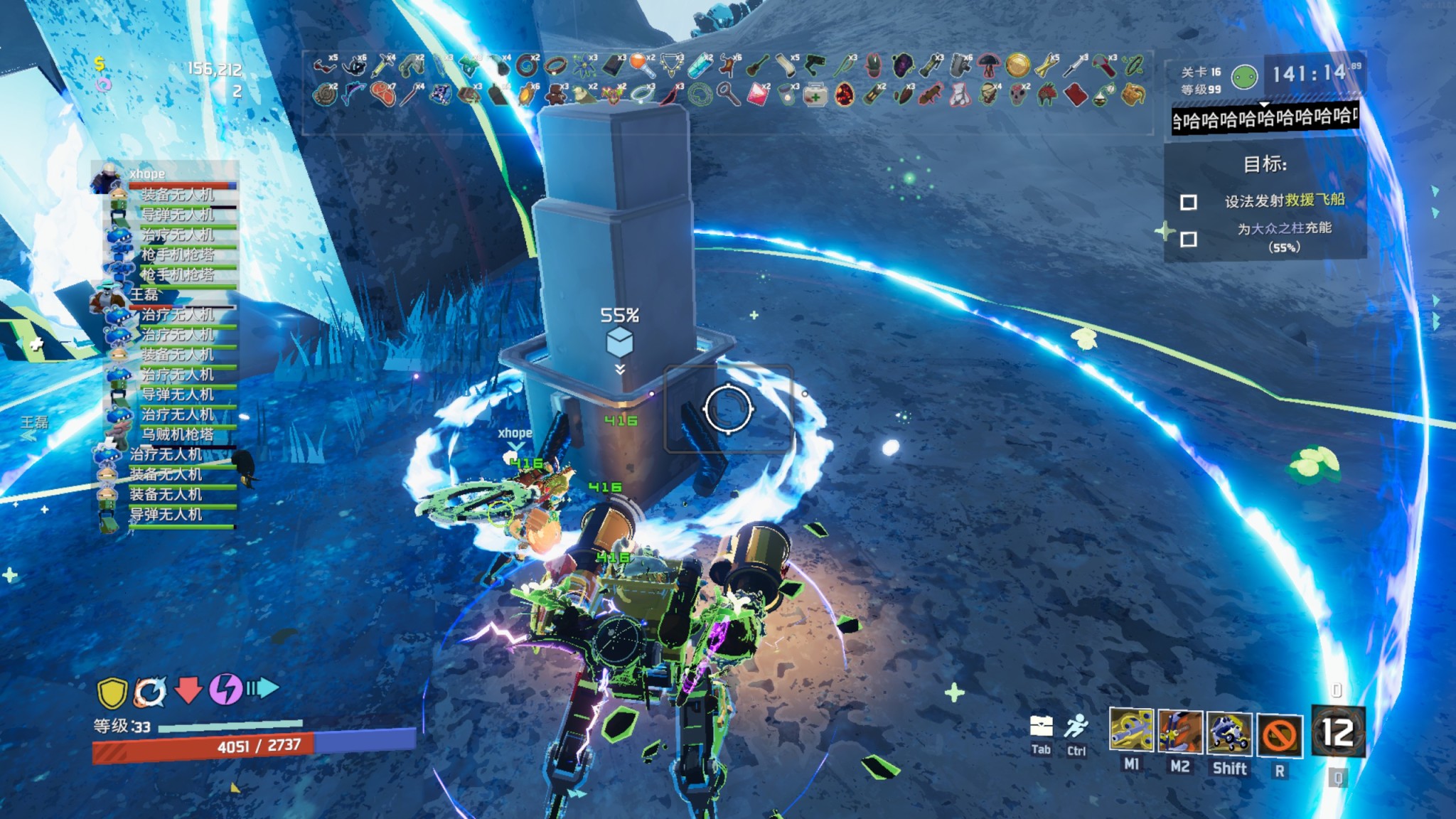Toggle the sprint running-man icon

(1076, 727)
